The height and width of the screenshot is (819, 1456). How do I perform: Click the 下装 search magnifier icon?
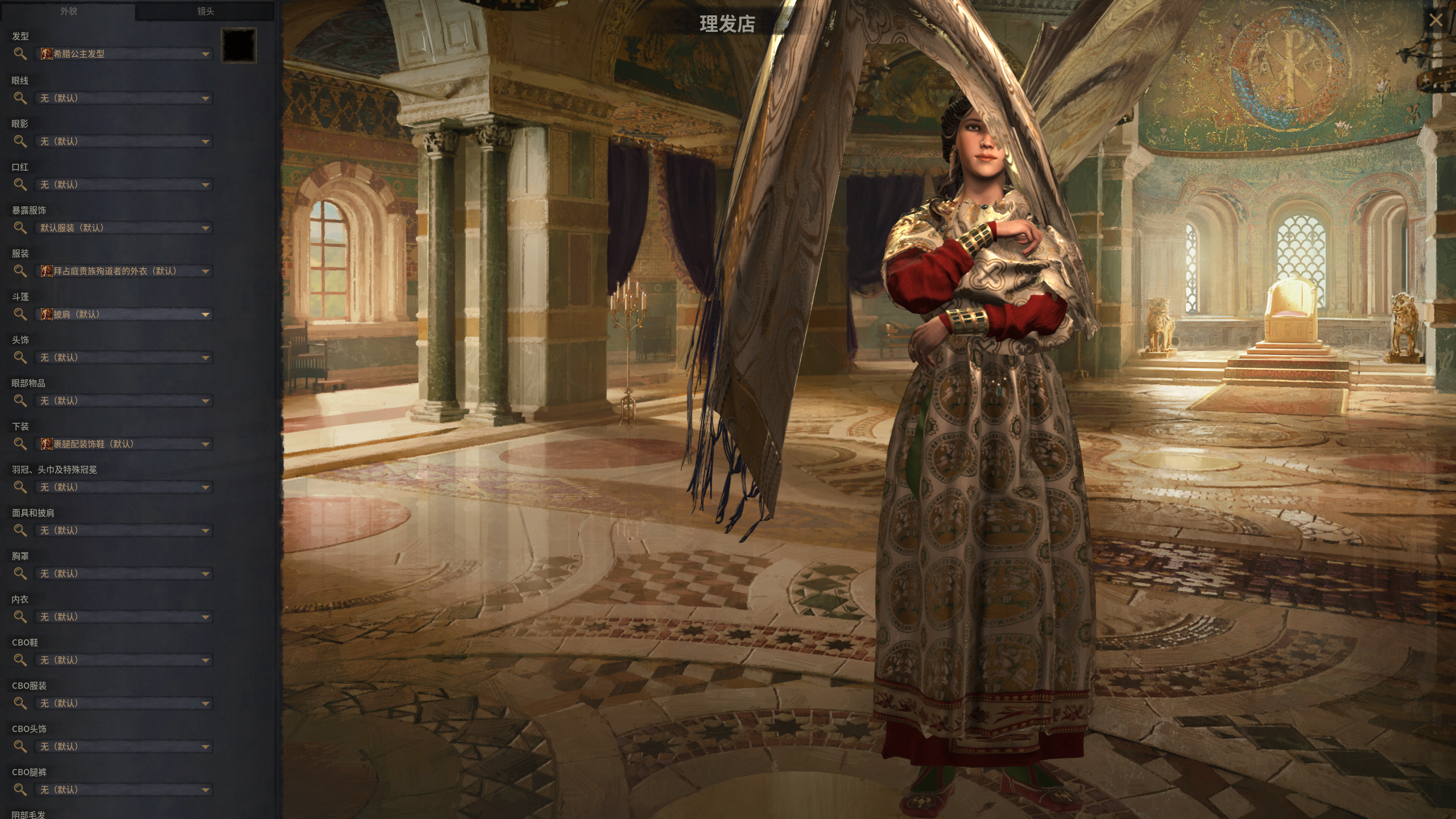[x=21, y=444]
